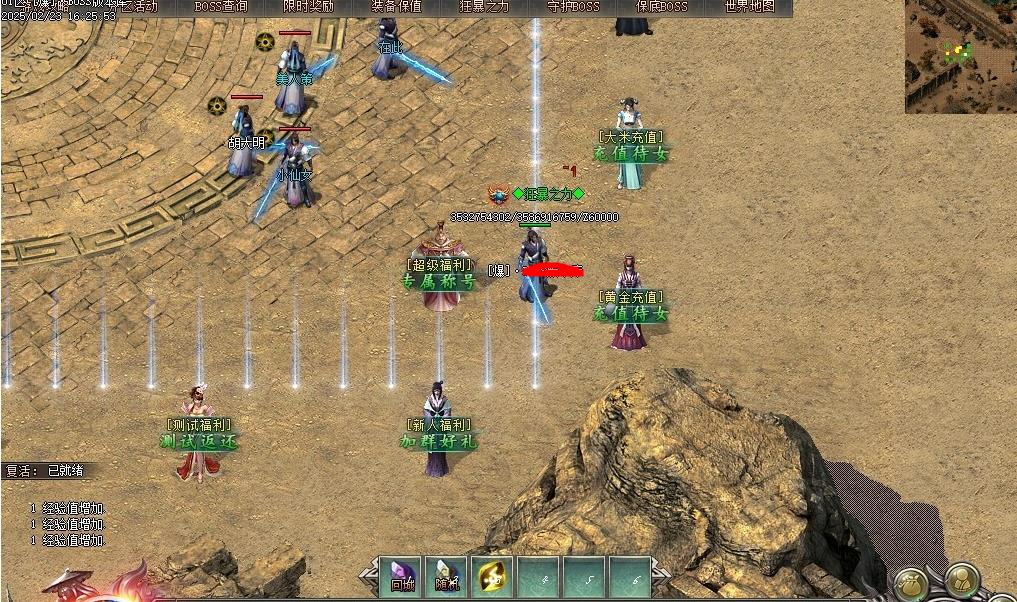Viewport: 1017px width, 602px height.
Task: Open the character silhouette icon
Action: coord(961,581)
